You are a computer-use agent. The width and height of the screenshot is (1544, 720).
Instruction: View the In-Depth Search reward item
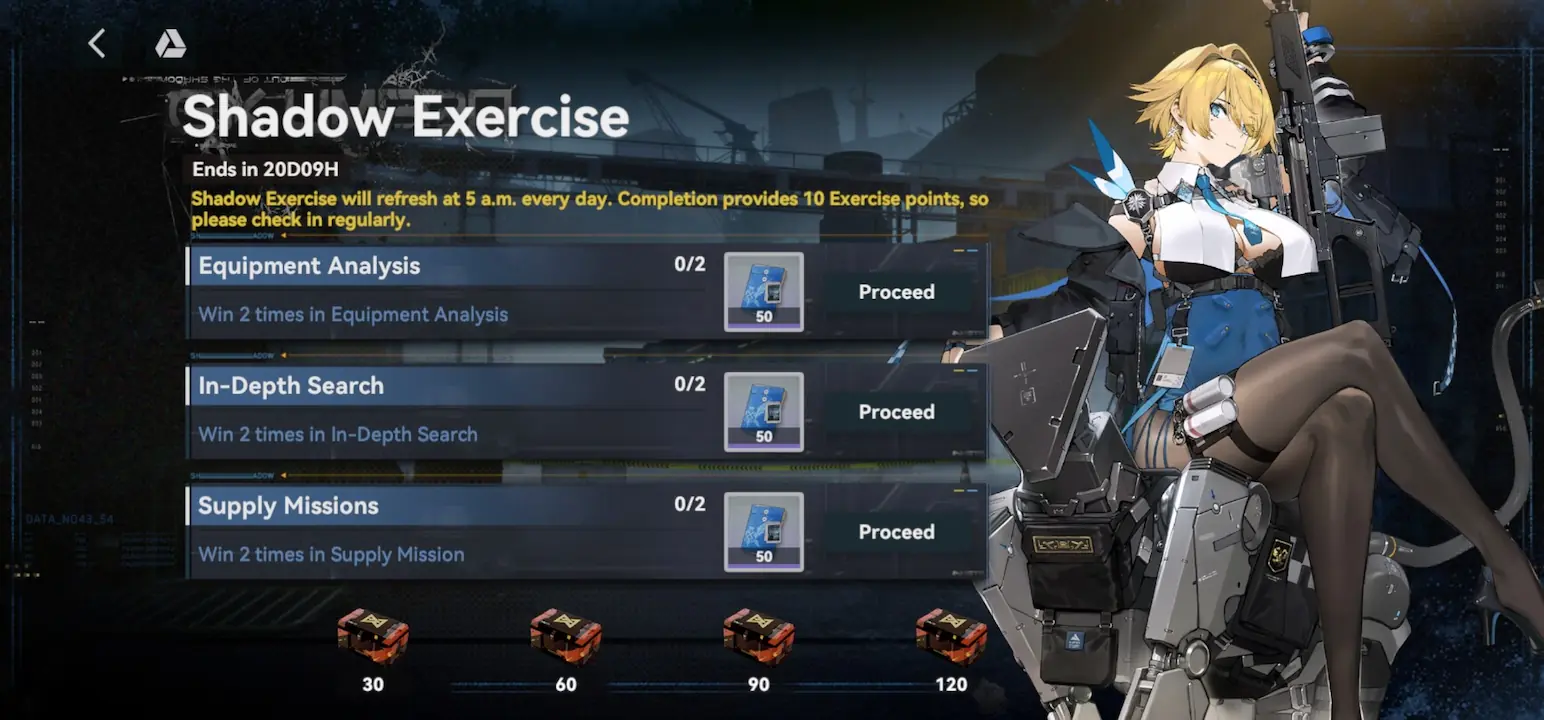(x=763, y=411)
